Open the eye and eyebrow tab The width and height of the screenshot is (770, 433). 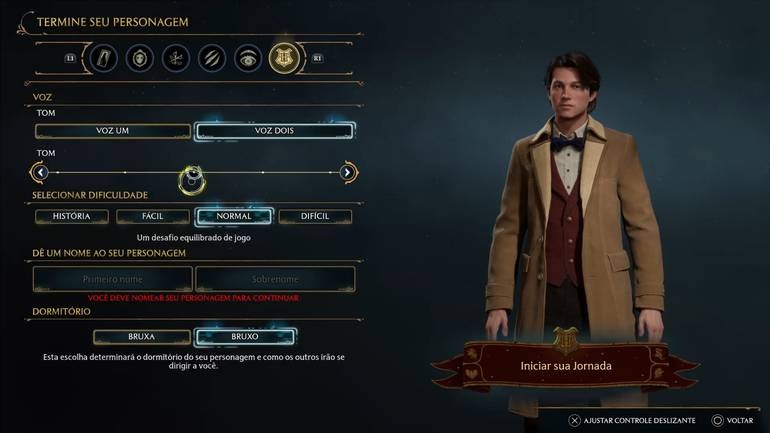[x=247, y=59]
